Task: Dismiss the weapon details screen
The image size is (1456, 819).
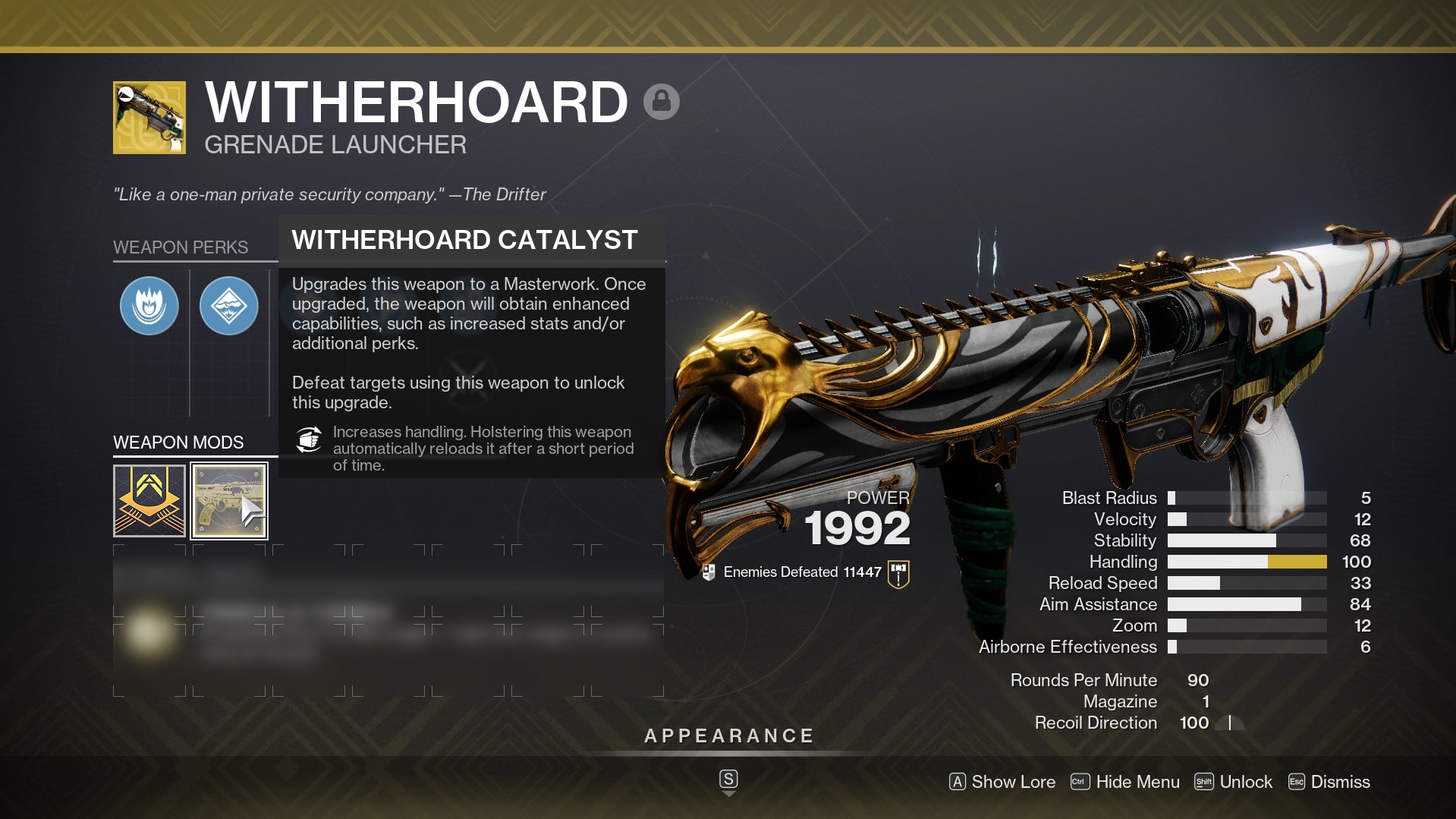Action: pos(1329,782)
